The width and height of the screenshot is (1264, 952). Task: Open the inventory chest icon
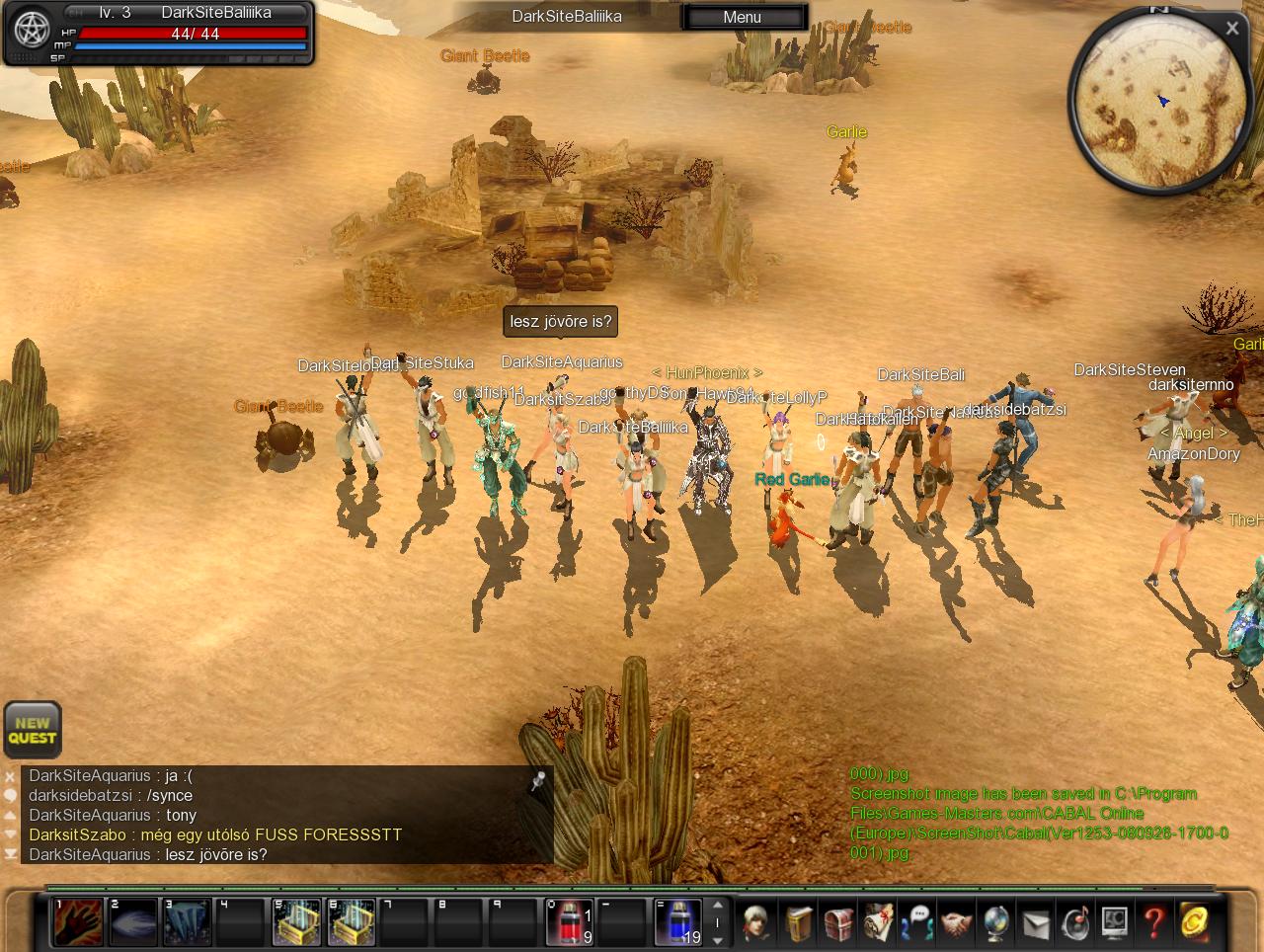coord(837,923)
